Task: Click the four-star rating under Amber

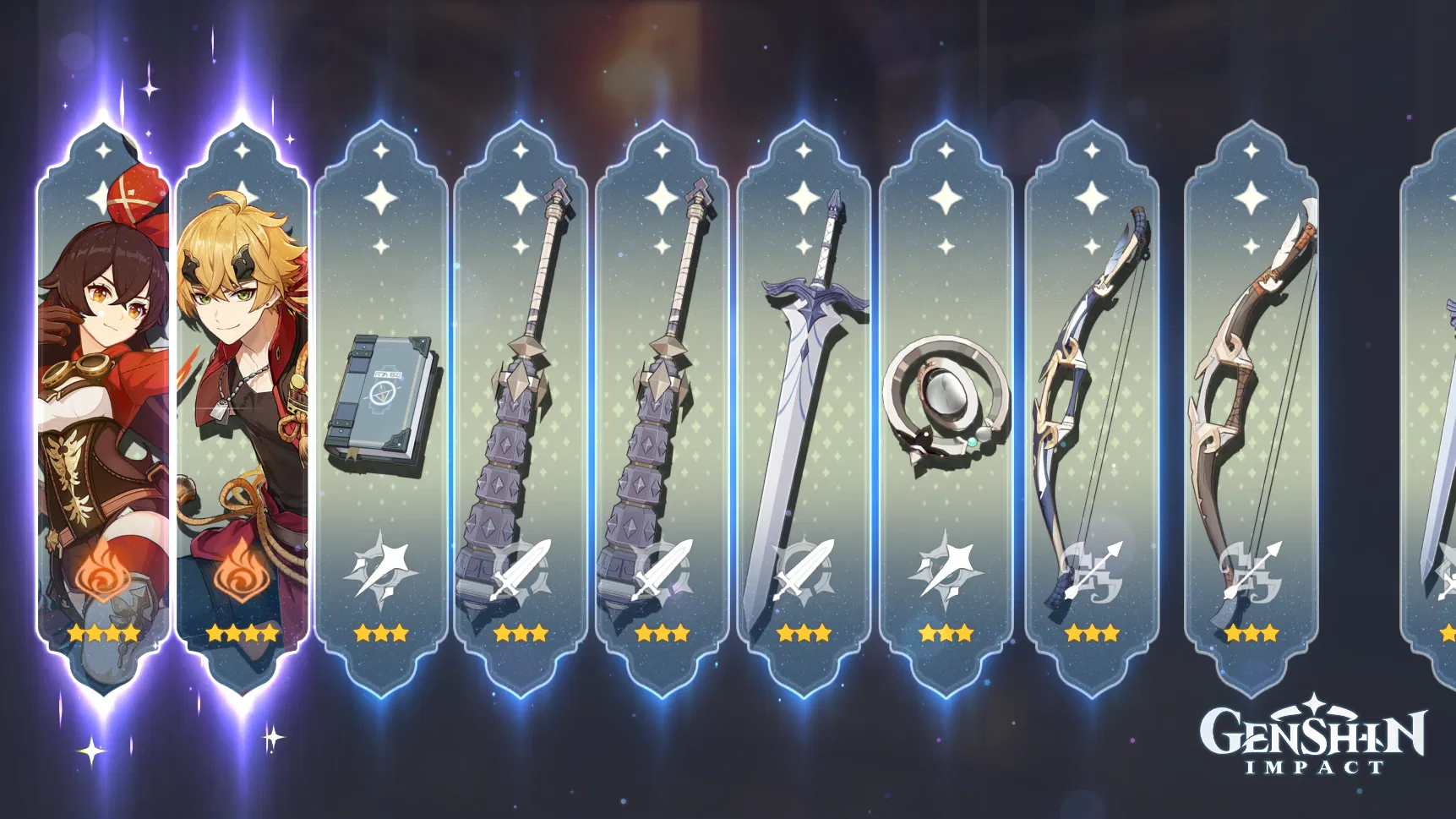Action: tap(103, 631)
